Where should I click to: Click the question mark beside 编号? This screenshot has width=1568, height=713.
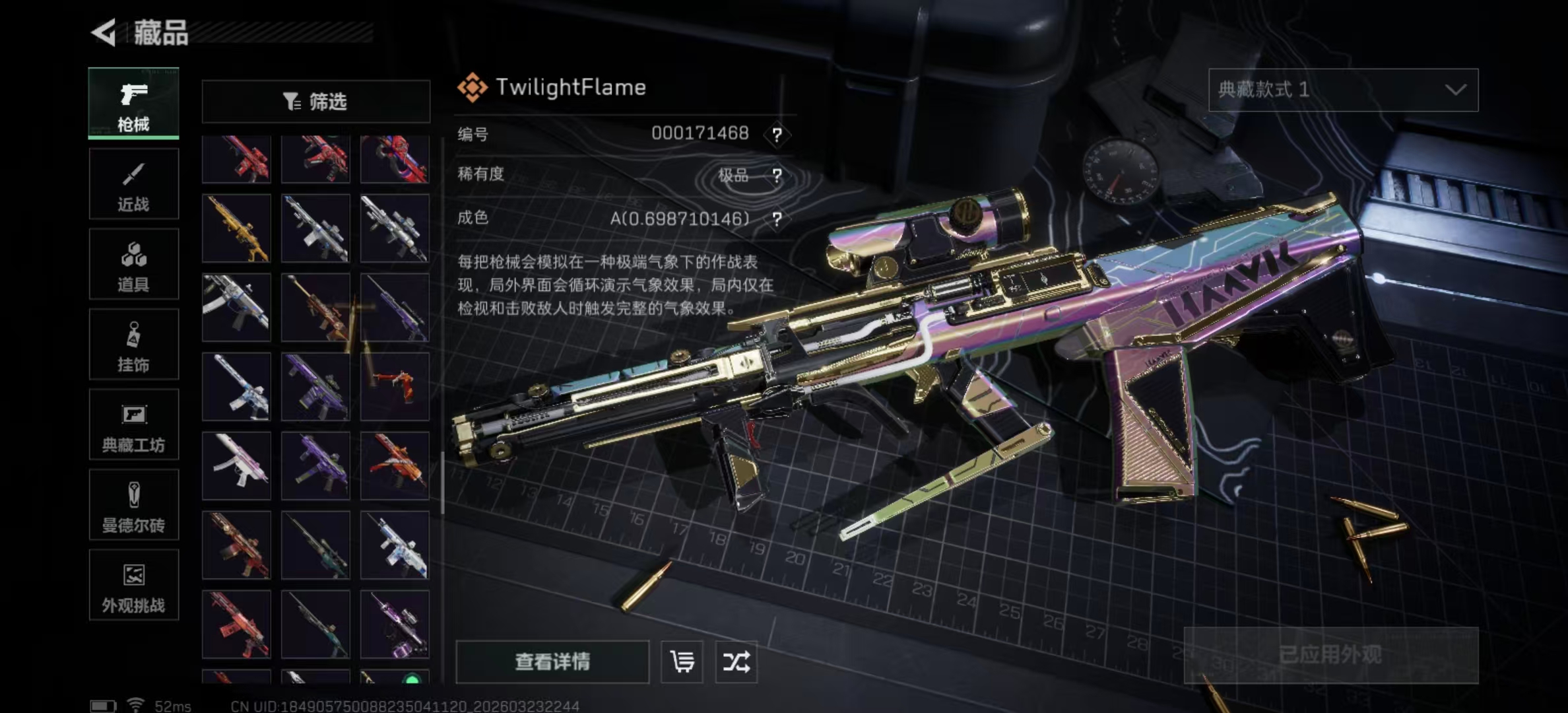coord(777,135)
